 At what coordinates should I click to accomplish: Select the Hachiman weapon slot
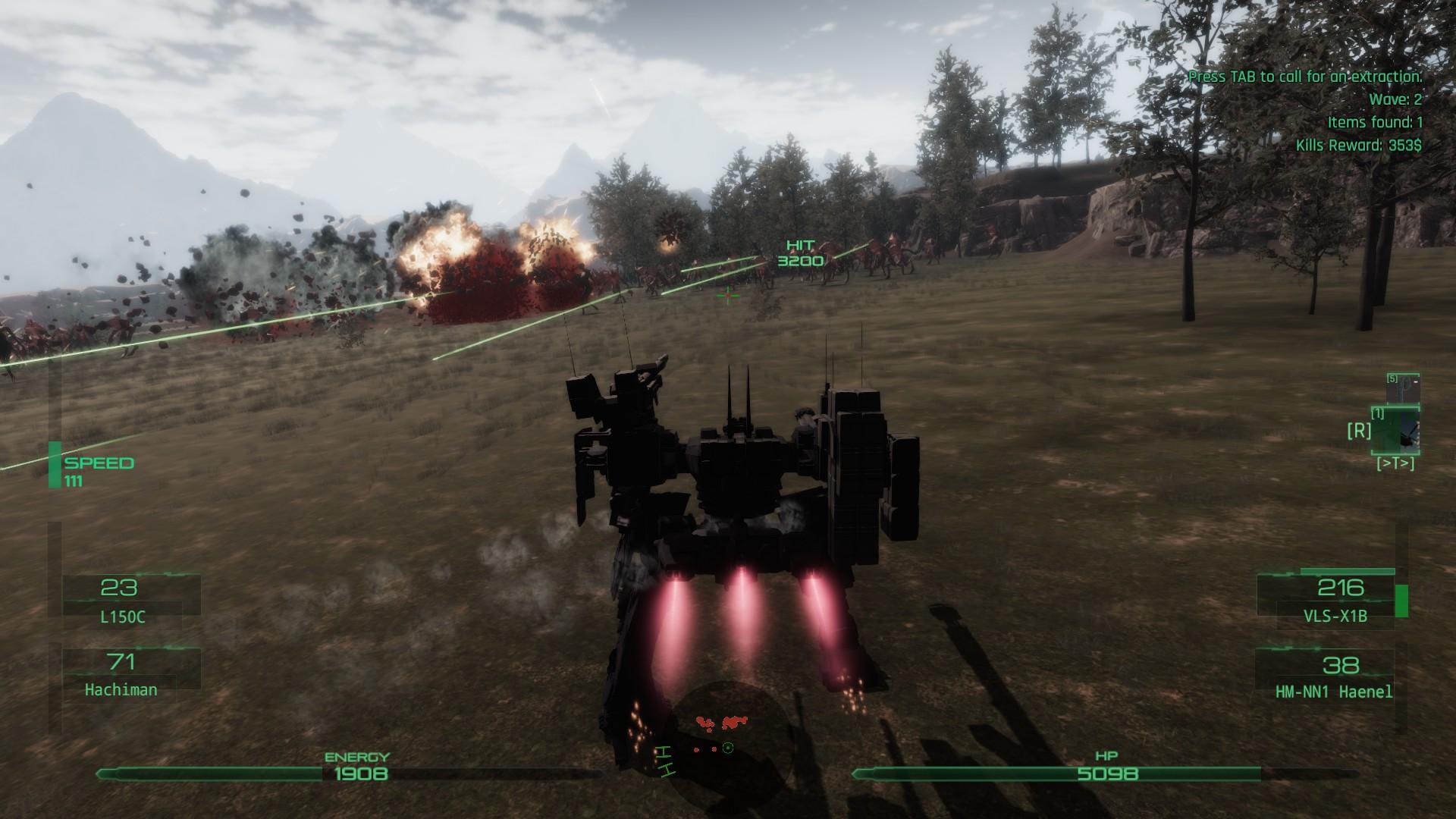[123, 673]
